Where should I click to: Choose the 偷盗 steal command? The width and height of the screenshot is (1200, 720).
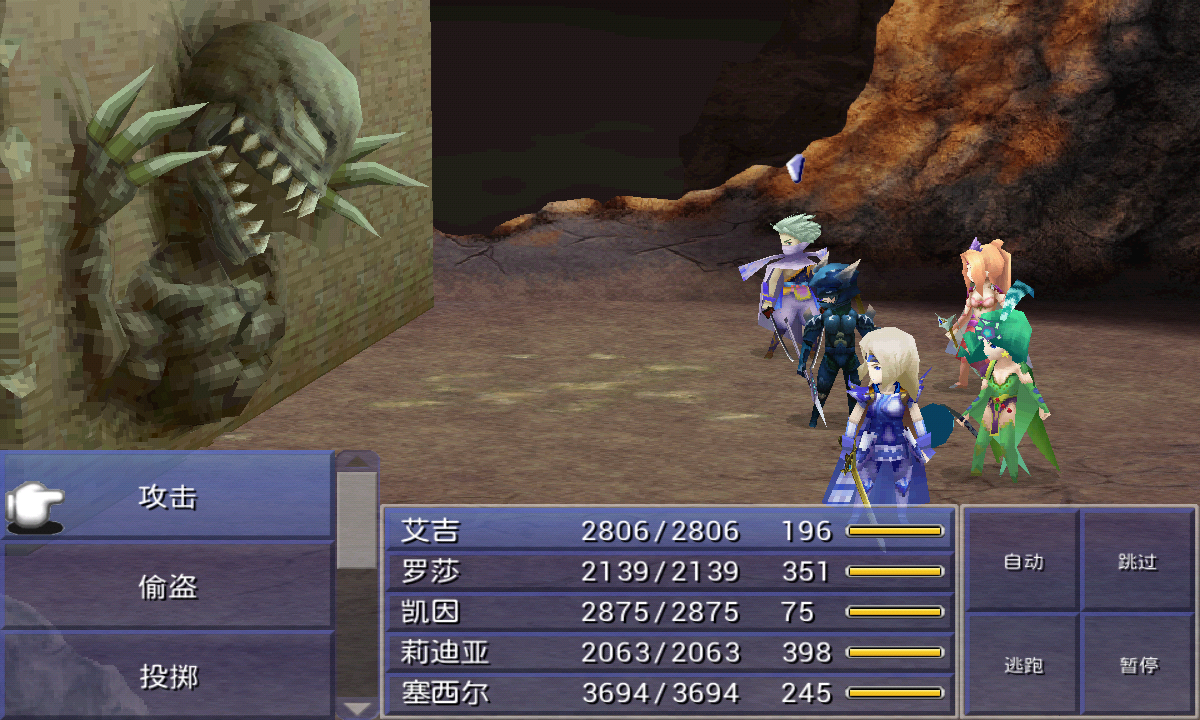tap(168, 587)
